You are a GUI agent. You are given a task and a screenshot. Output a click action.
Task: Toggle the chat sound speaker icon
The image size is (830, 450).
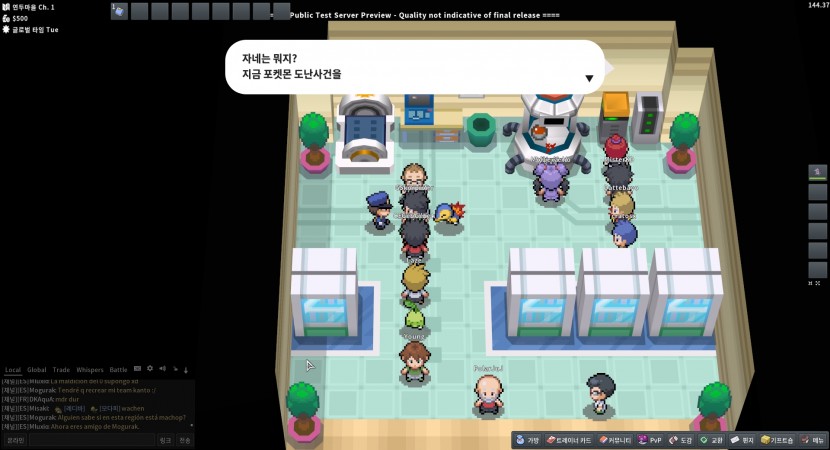[162, 369]
